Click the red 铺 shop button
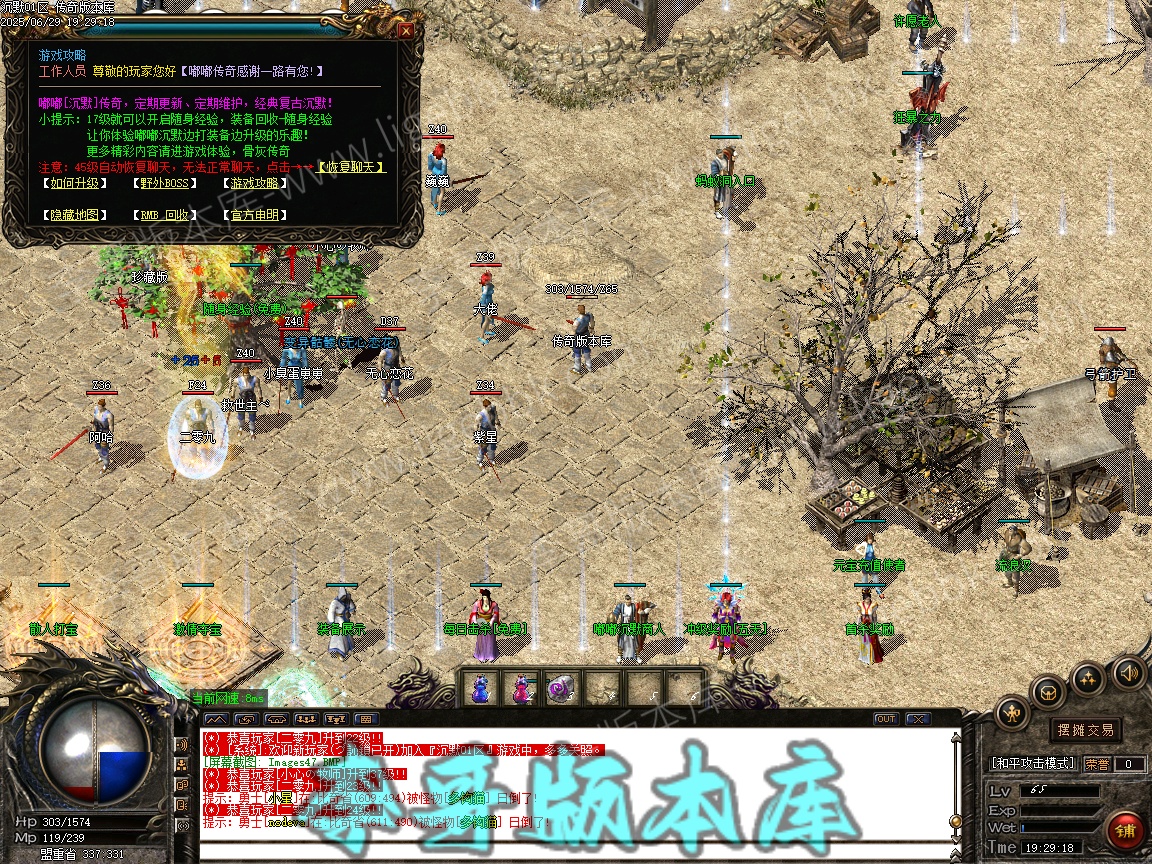 1125,831
